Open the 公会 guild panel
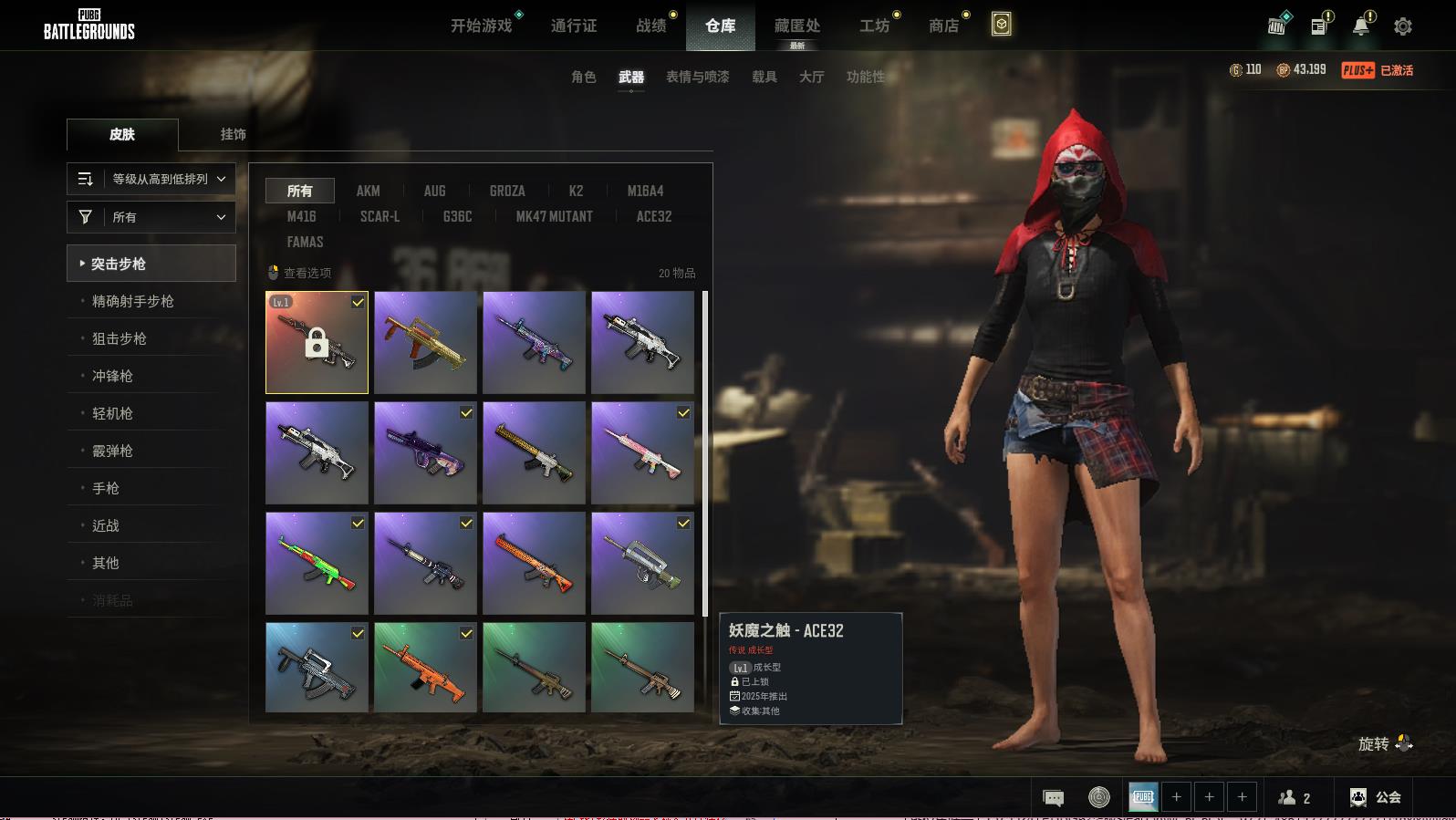 pos(1376,797)
